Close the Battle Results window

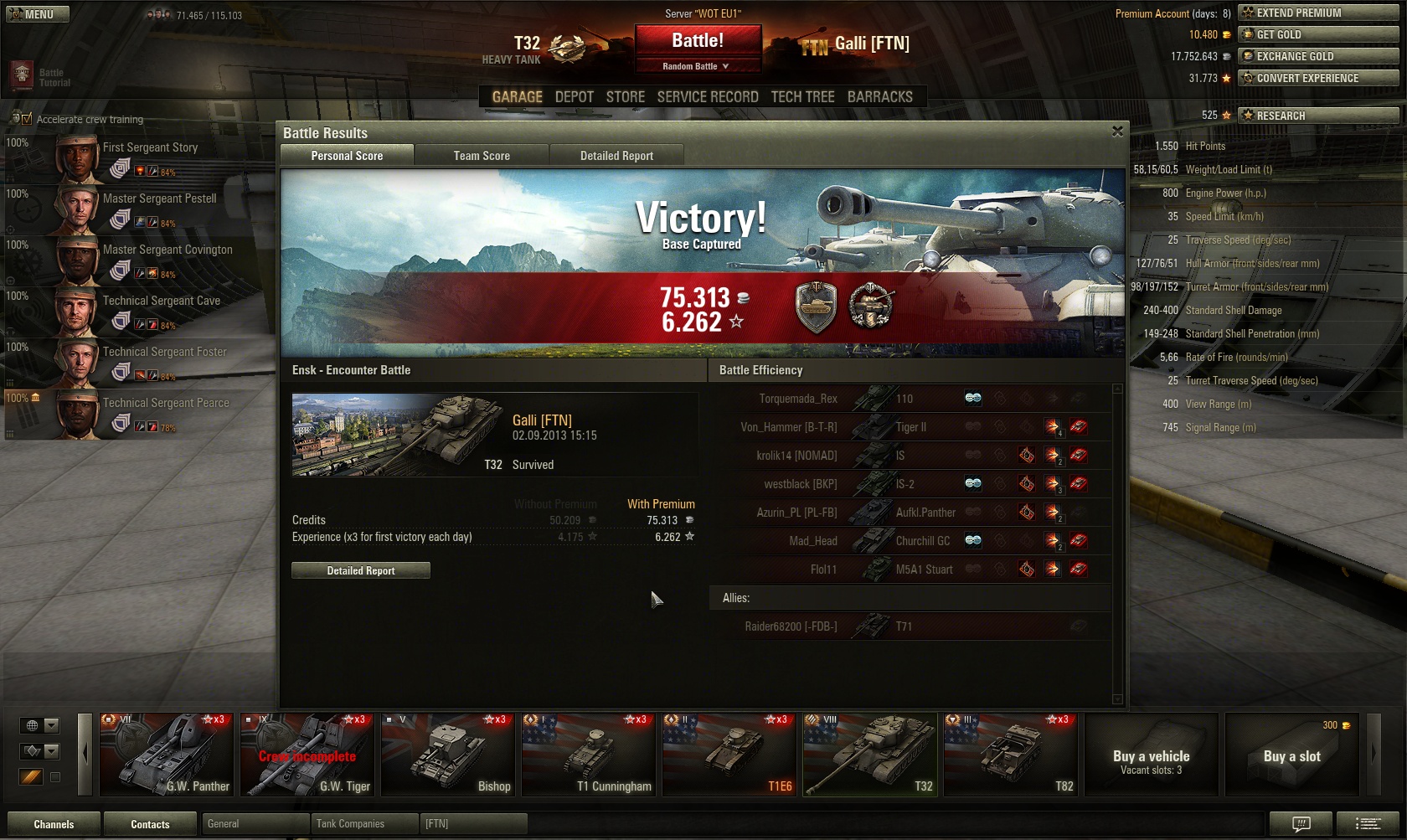pos(1117,131)
